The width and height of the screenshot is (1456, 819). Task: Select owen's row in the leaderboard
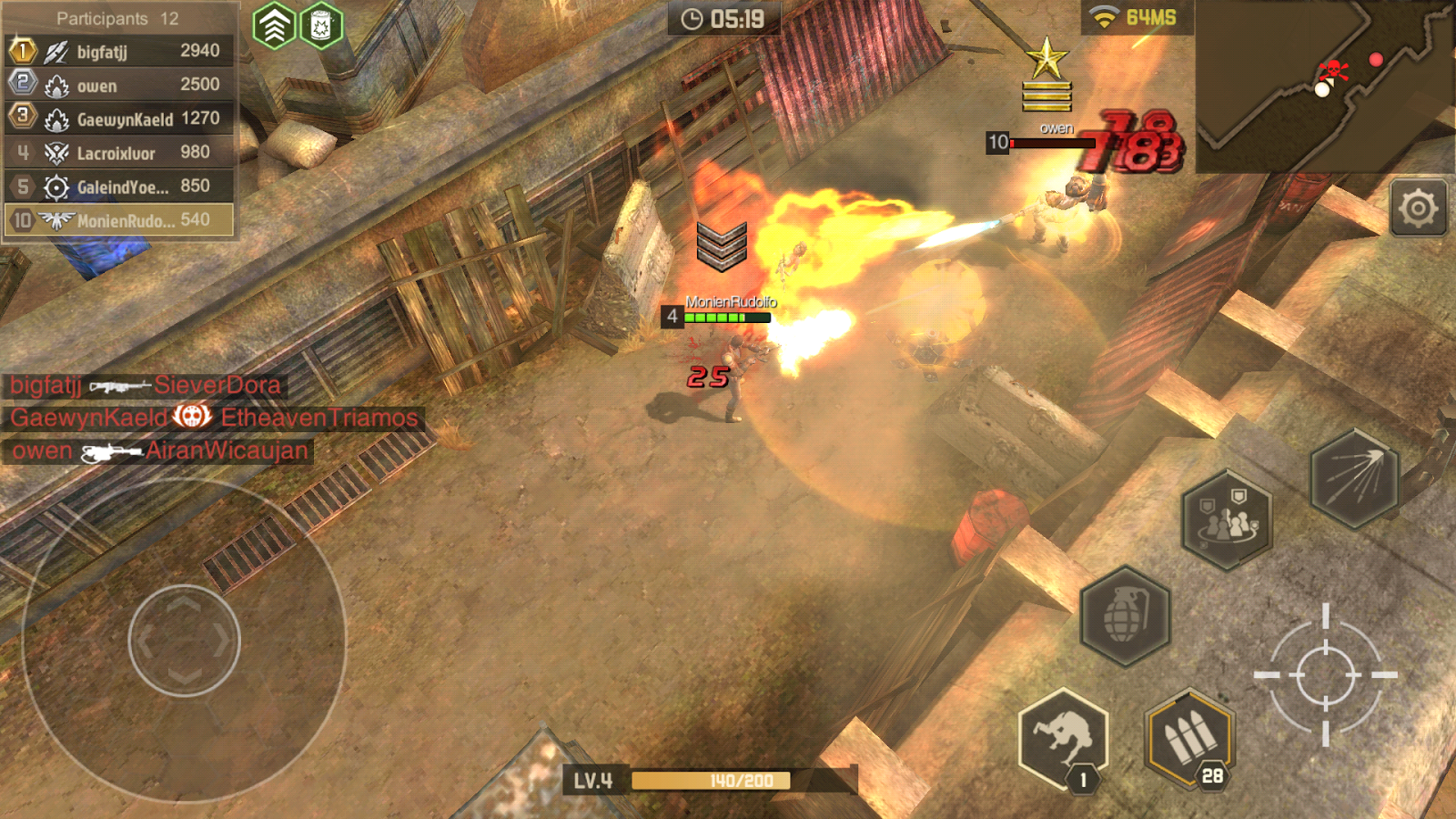(120, 85)
